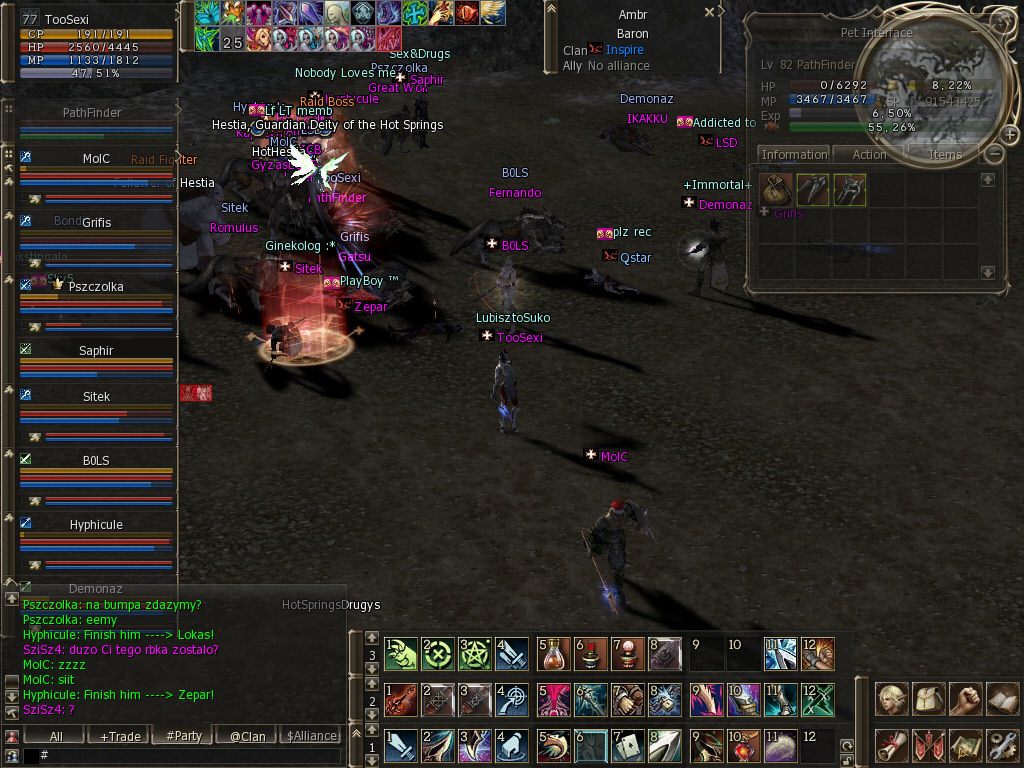
Task: Switch chat to the All tab
Action: coord(56,736)
